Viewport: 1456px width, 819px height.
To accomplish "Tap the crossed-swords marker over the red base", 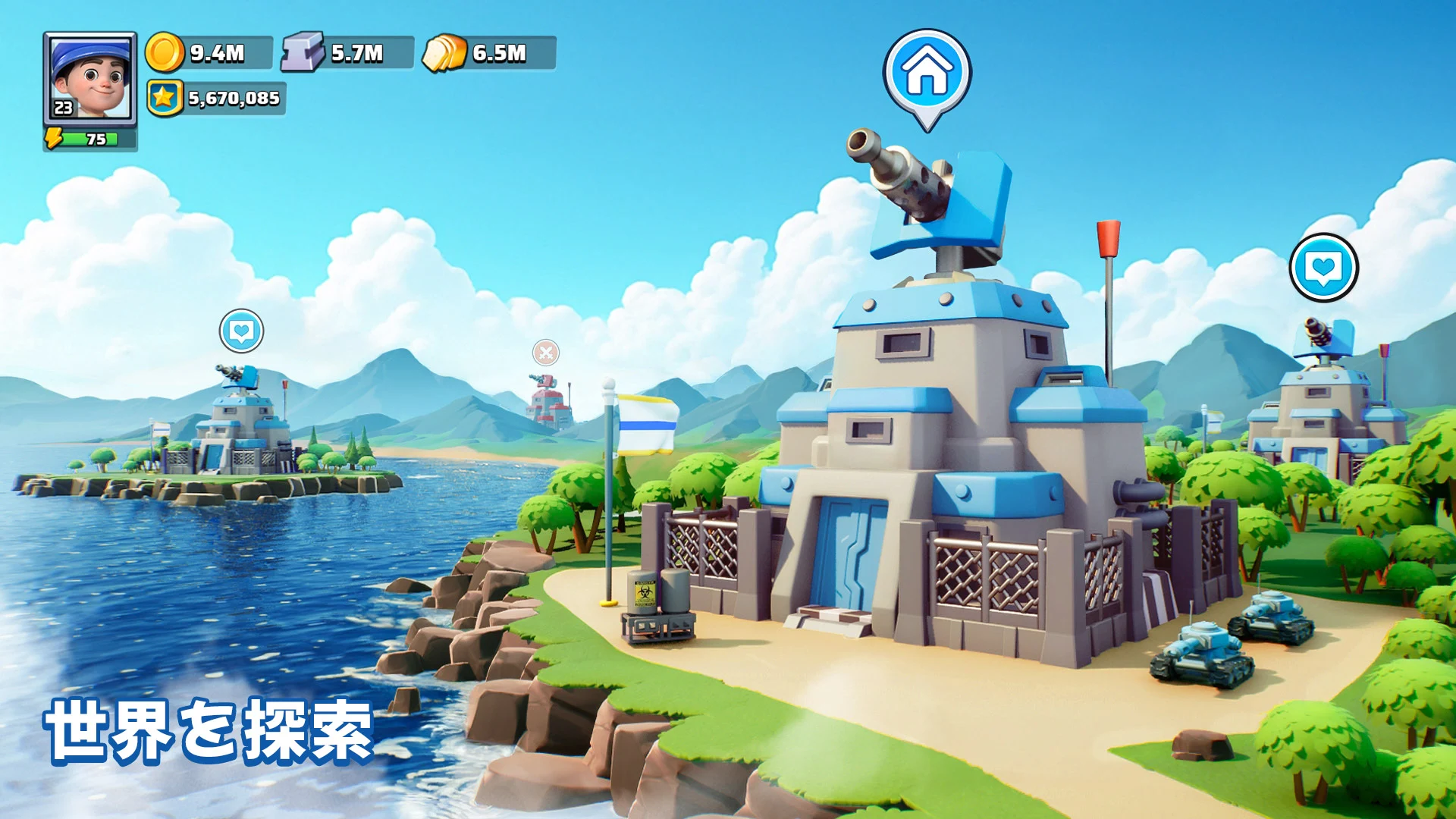I will pos(545,353).
